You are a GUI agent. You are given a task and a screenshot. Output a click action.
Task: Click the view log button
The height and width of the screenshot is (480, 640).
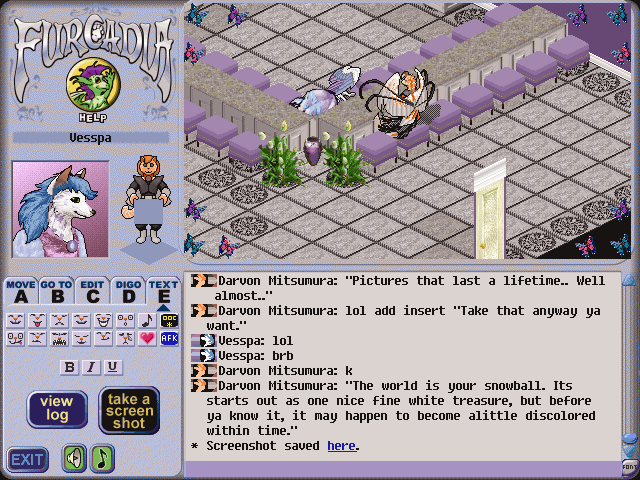coord(56,408)
